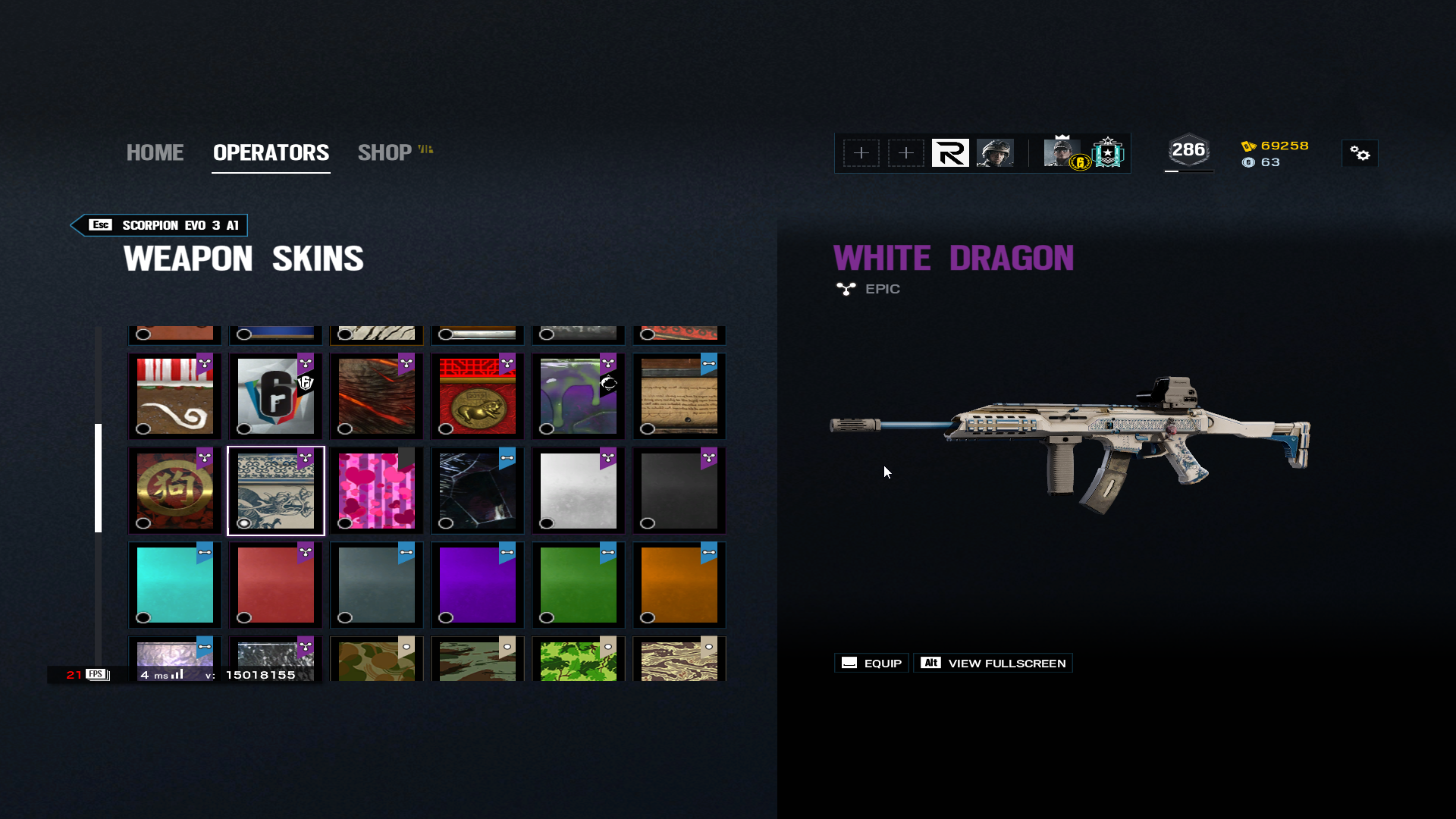Click the white R logo squad icon
1456x819 pixels.
pos(950,153)
